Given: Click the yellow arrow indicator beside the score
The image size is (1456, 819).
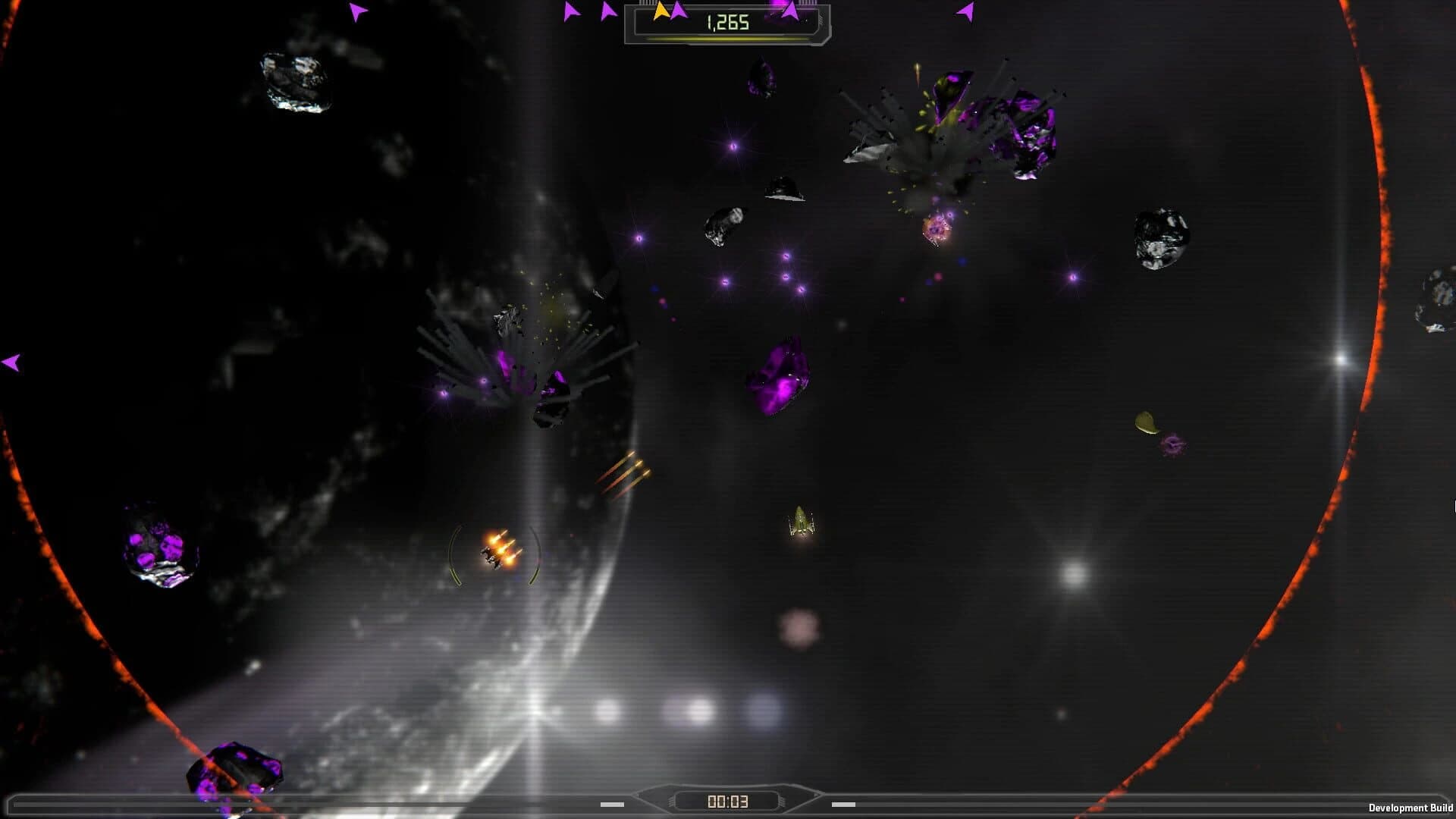Looking at the screenshot, I should pyautogui.click(x=660, y=11).
